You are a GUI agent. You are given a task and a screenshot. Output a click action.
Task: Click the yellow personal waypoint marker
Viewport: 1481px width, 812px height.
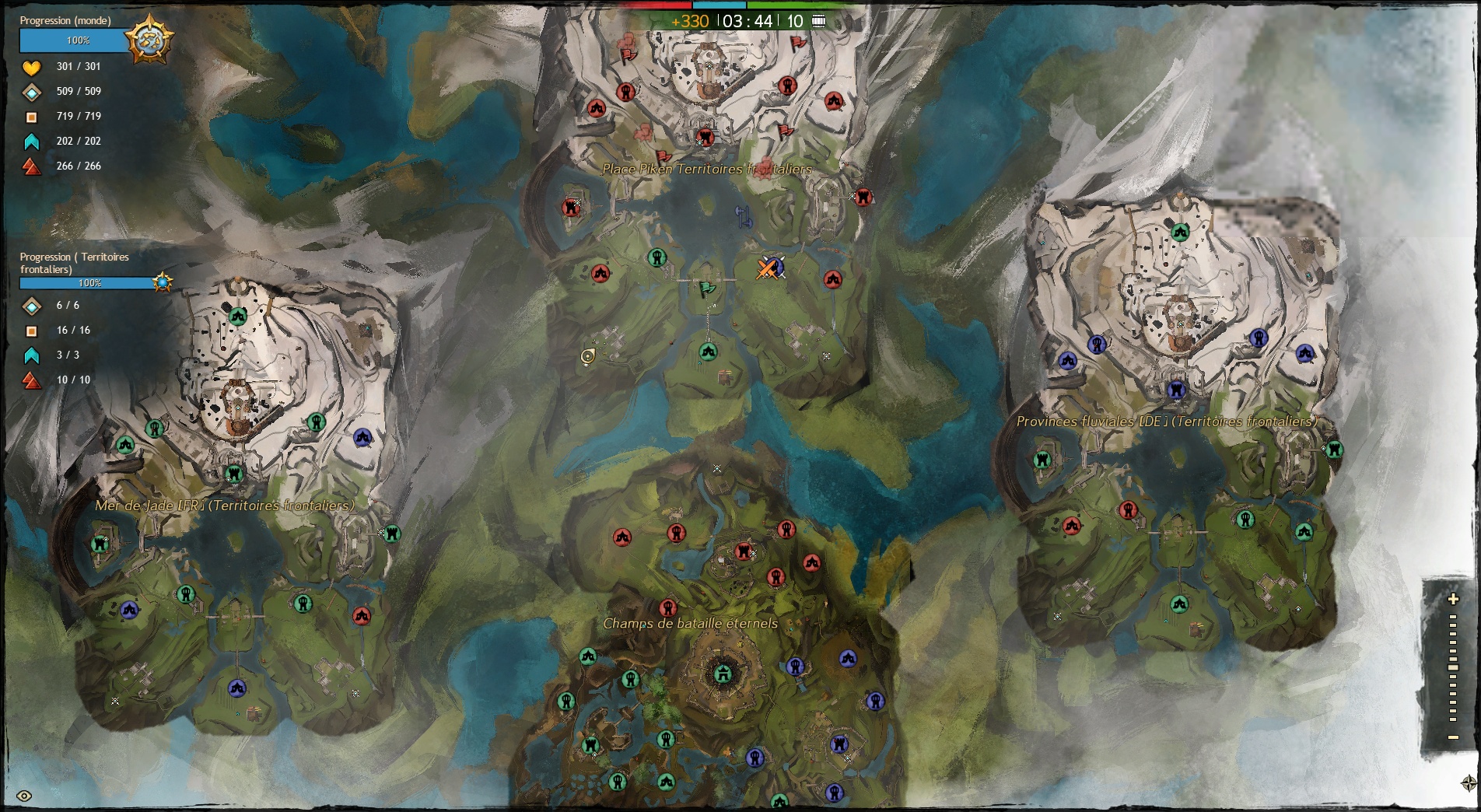pyautogui.click(x=588, y=356)
